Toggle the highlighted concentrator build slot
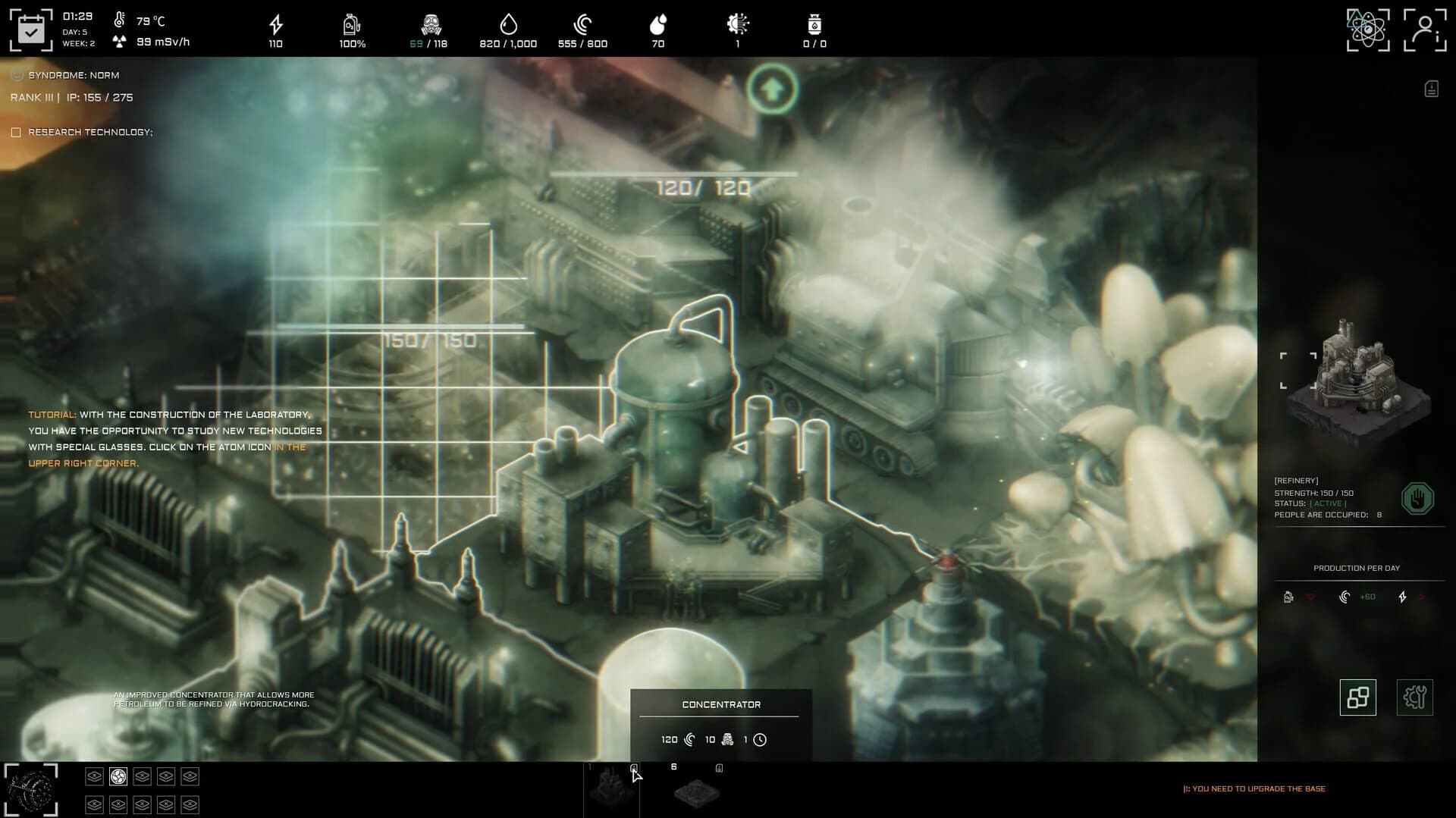This screenshot has height=818, width=1456. (118, 776)
